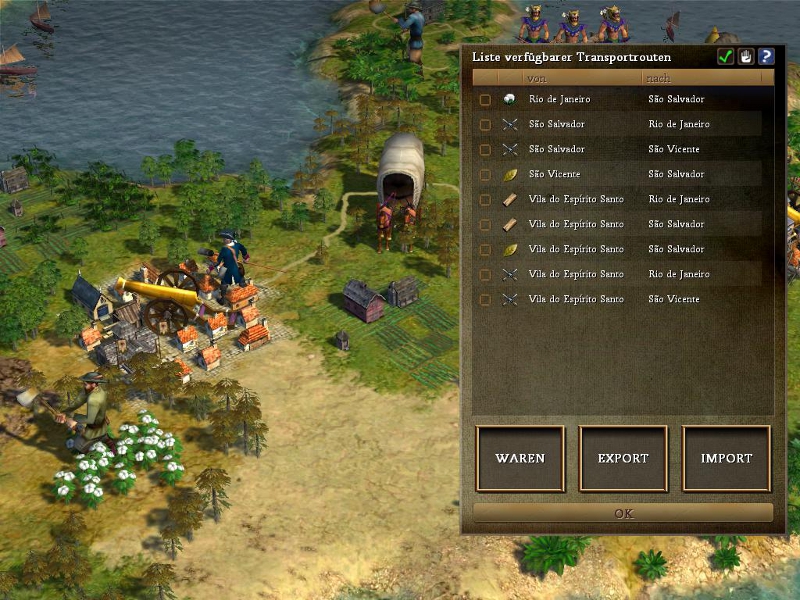
Task: Enable route São Salvador to Rio de Janeiro
Action: click(485, 125)
